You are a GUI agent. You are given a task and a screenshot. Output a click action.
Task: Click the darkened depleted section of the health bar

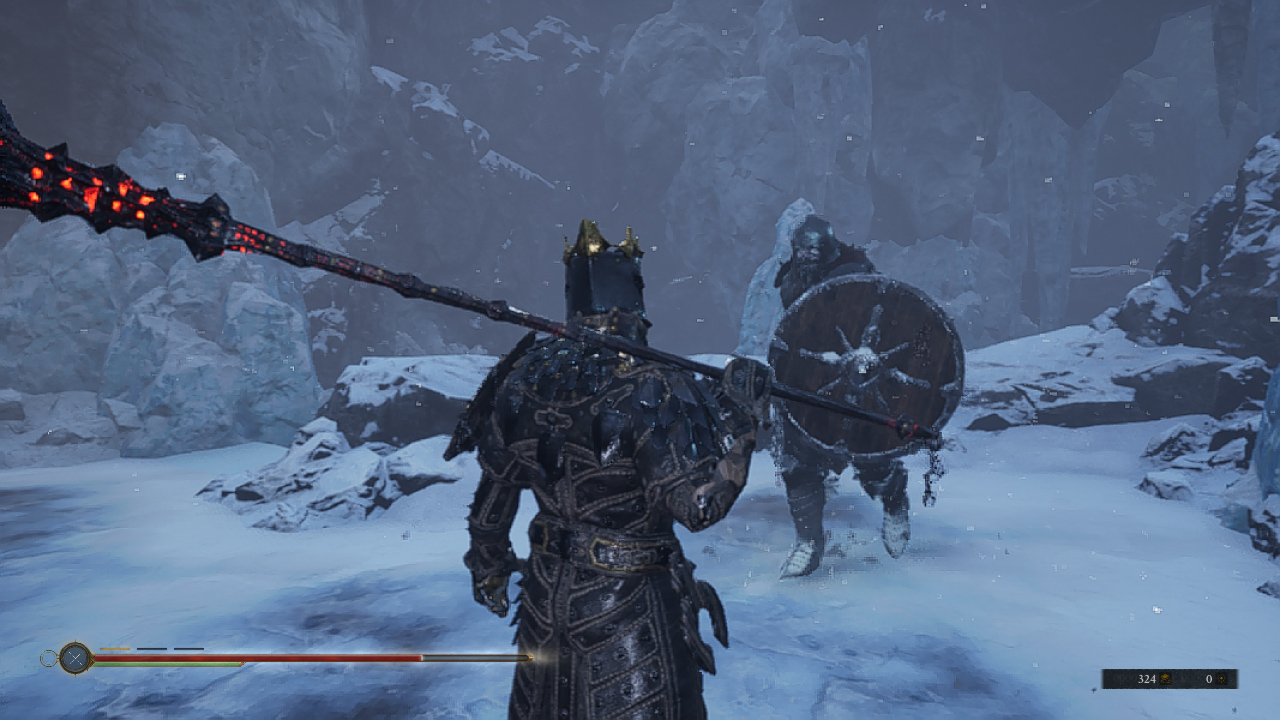pos(477,658)
